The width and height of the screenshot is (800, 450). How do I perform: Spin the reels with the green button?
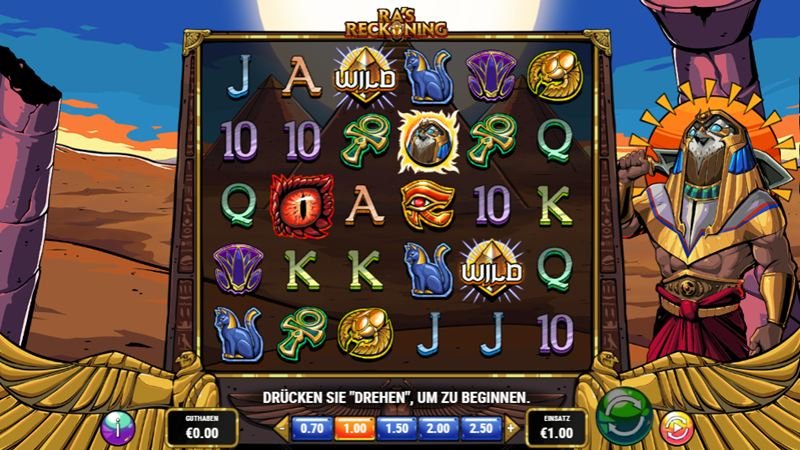click(x=623, y=417)
